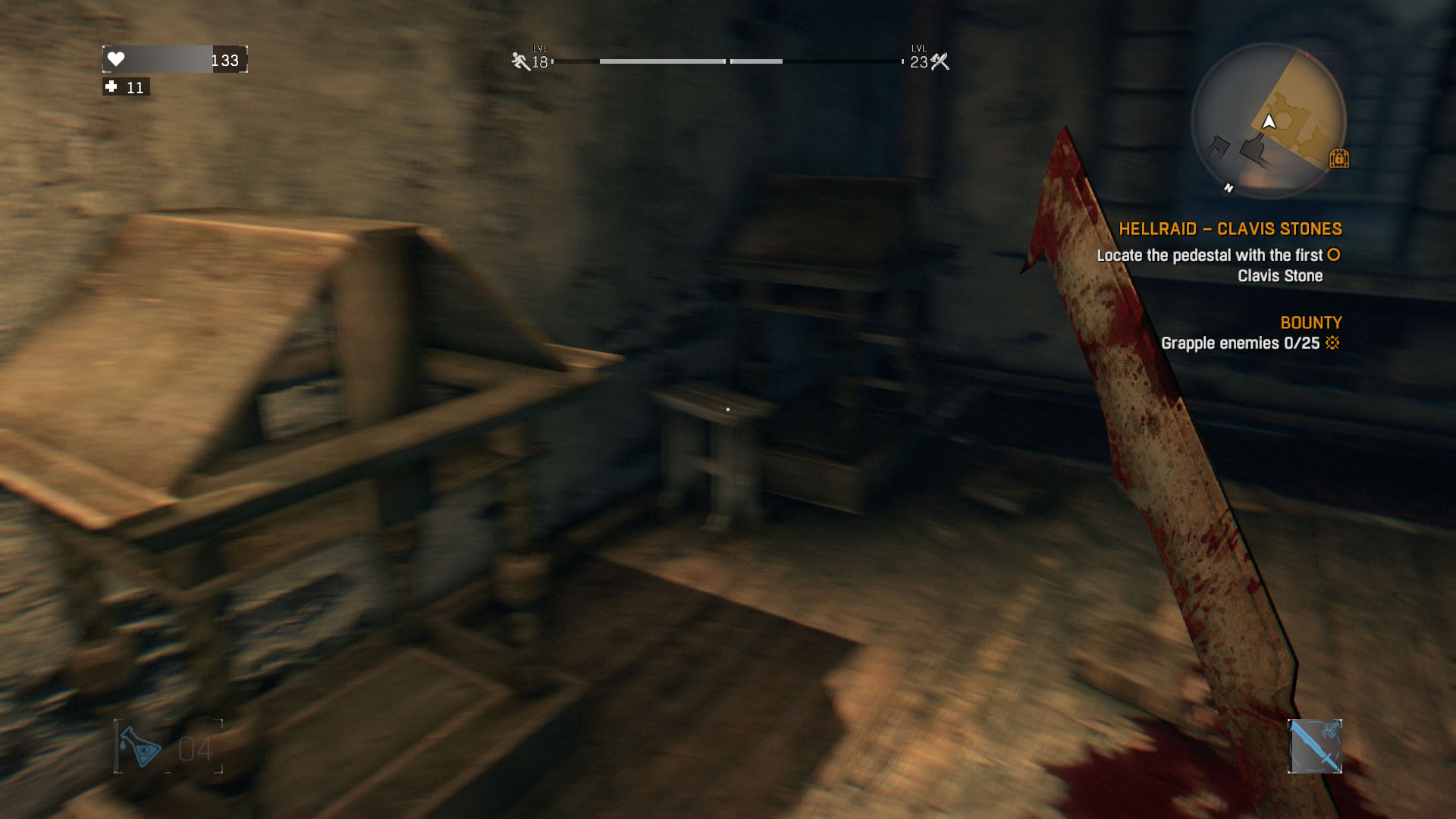Image resolution: width=1456 pixels, height=819 pixels.
Task: Click the power level crossed-tools icon
Action: [x=940, y=61]
